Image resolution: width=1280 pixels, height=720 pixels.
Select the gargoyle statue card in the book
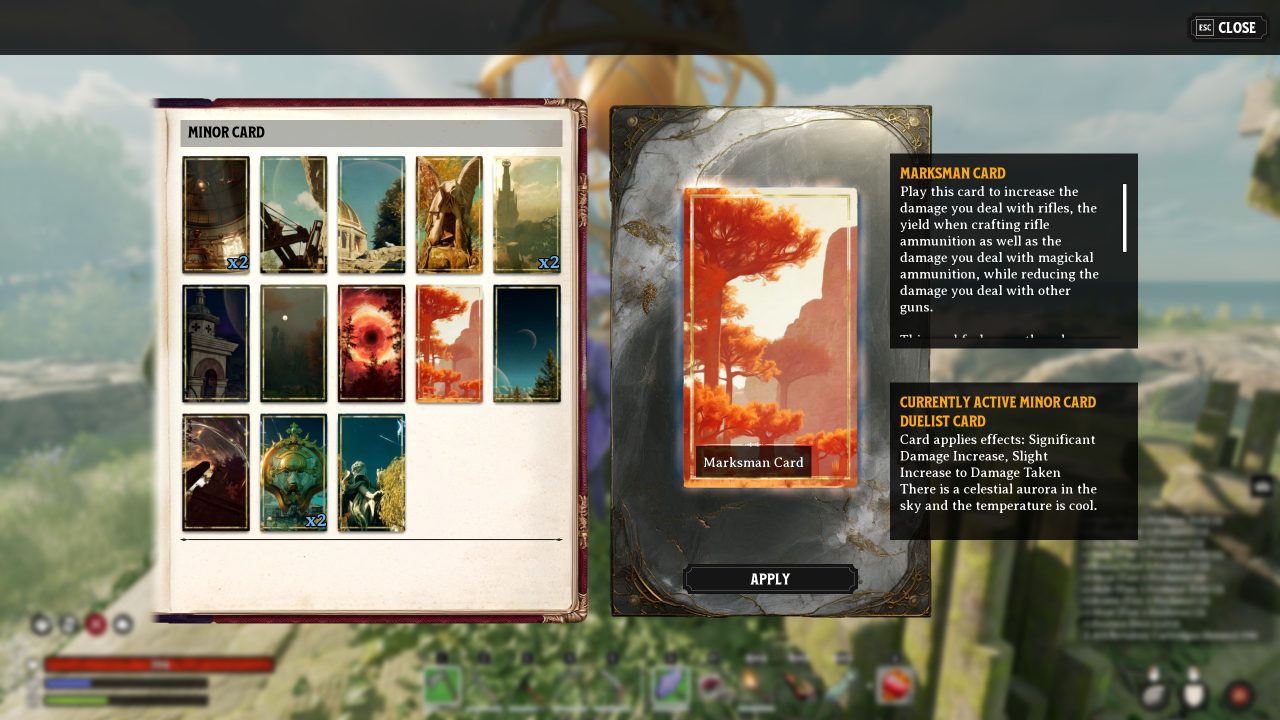[x=448, y=212]
